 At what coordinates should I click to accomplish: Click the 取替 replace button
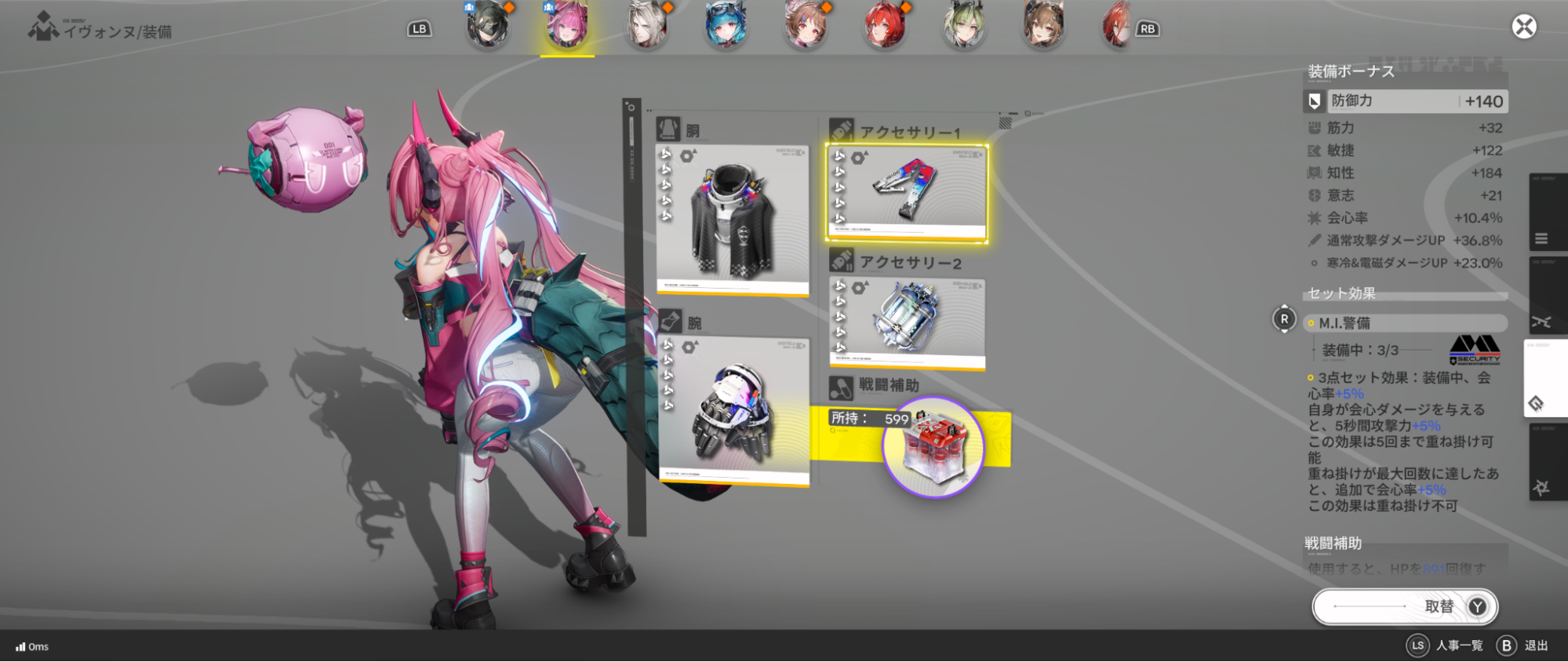point(1404,606)
